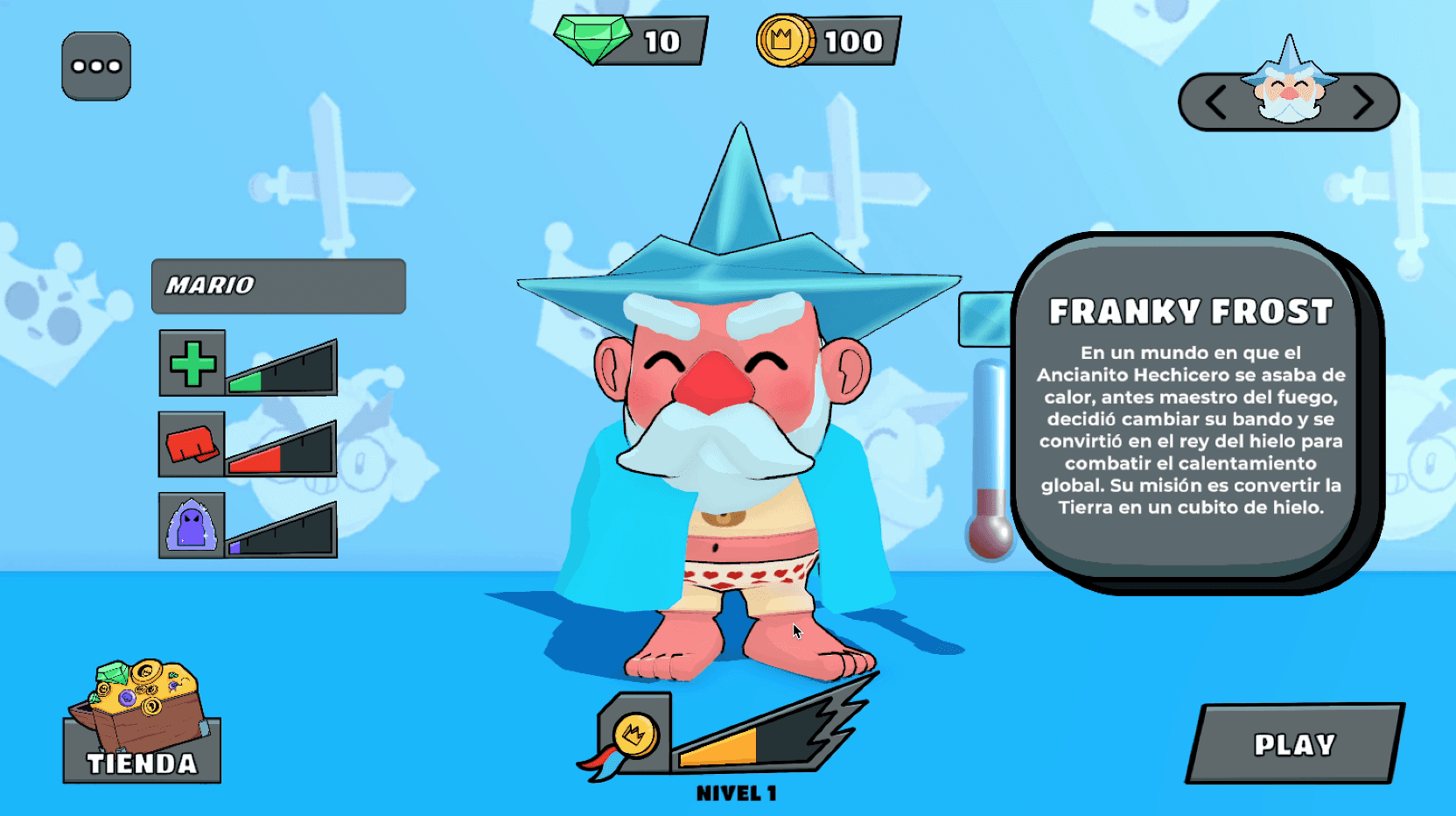Screen dimensions: 1456x816
Task: Click the green gem currency counter
Action: point(630,41)
